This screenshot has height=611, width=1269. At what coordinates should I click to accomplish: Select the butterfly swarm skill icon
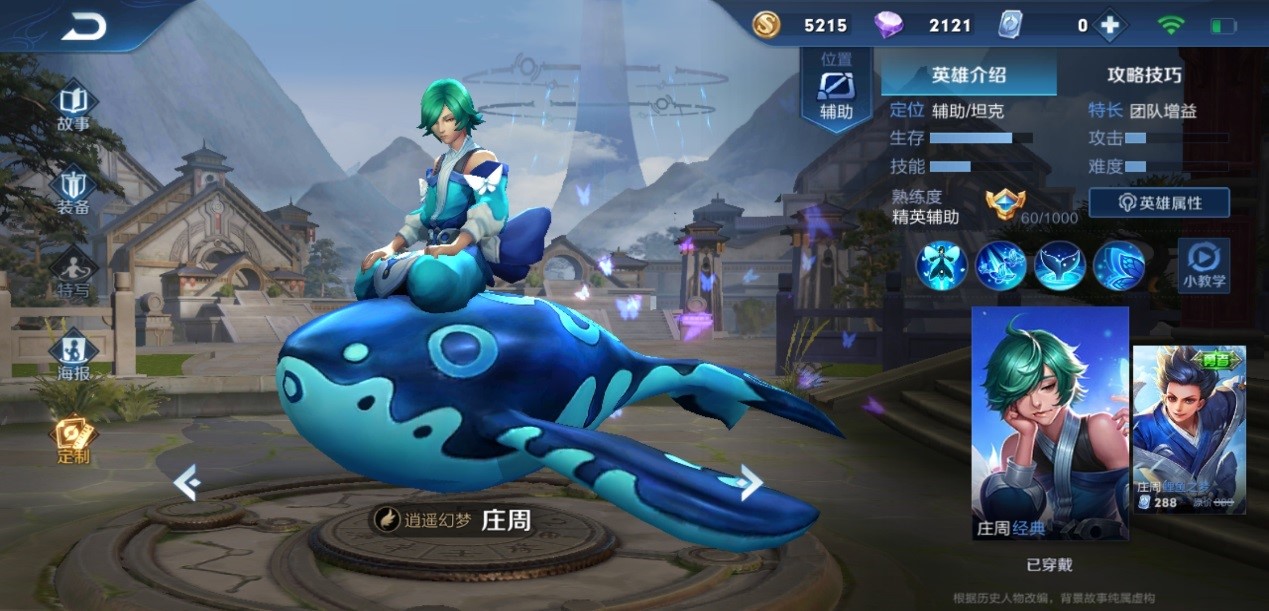(1001, 266)
